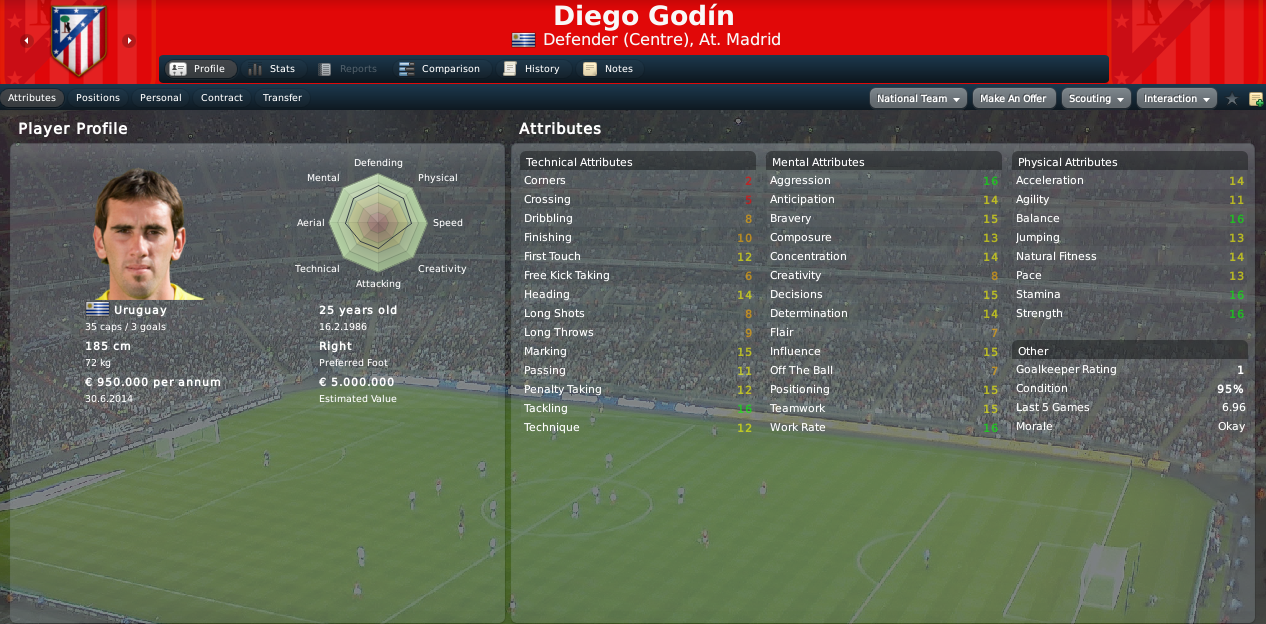
Task: Switch to the Positions sub-tab
Action: click(x=98, y=98)
